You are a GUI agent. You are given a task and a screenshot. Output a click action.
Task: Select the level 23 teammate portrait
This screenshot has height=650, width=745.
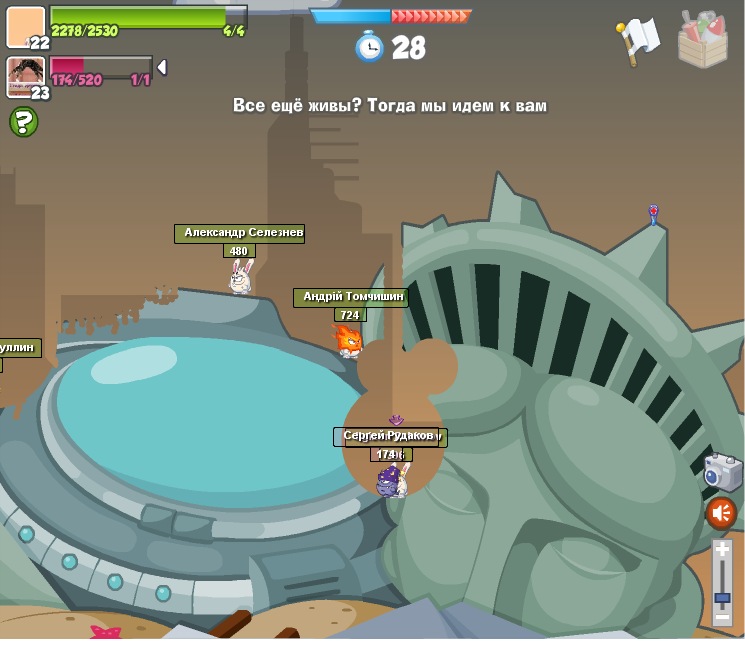click(26, 77)
